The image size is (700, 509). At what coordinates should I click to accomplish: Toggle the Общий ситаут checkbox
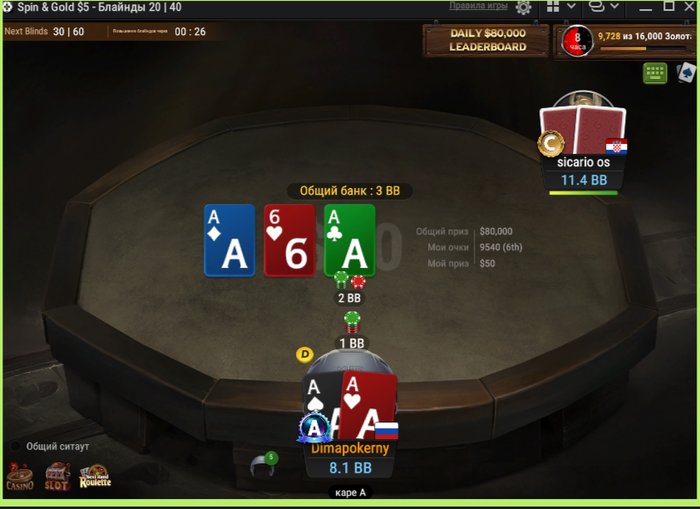[17, 446]
